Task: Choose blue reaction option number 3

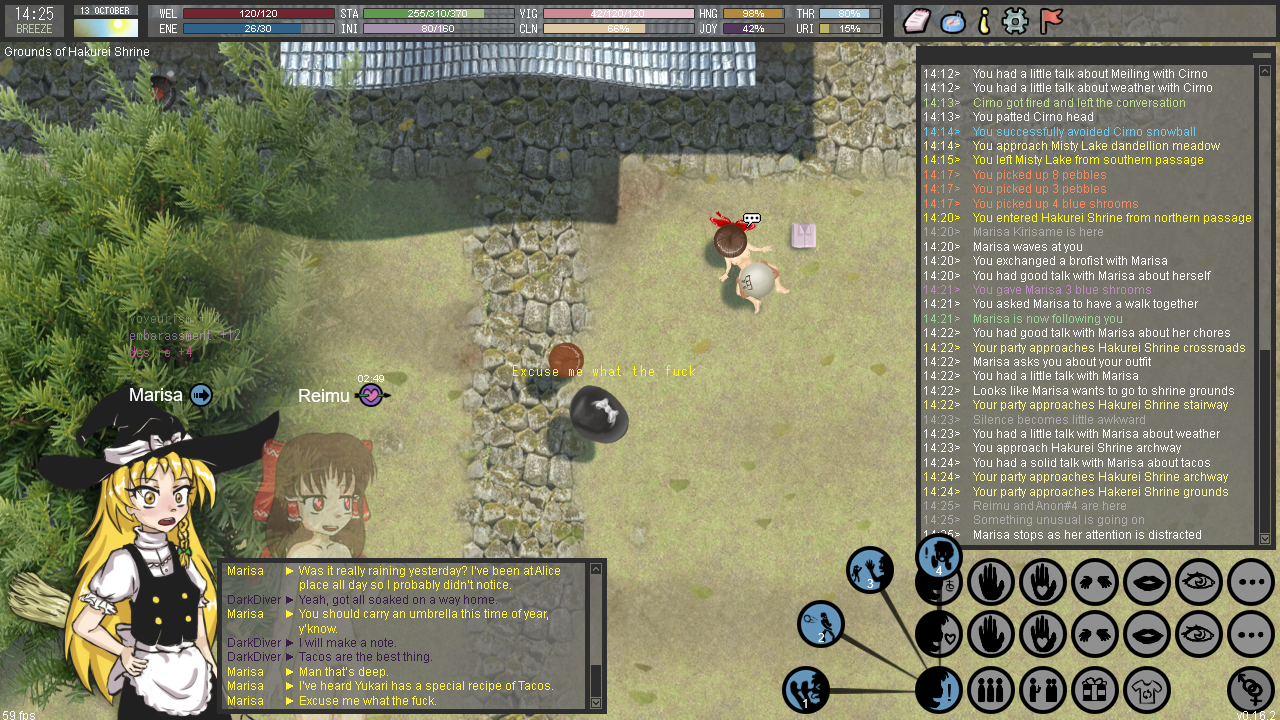Action: [x=870, y=570]
